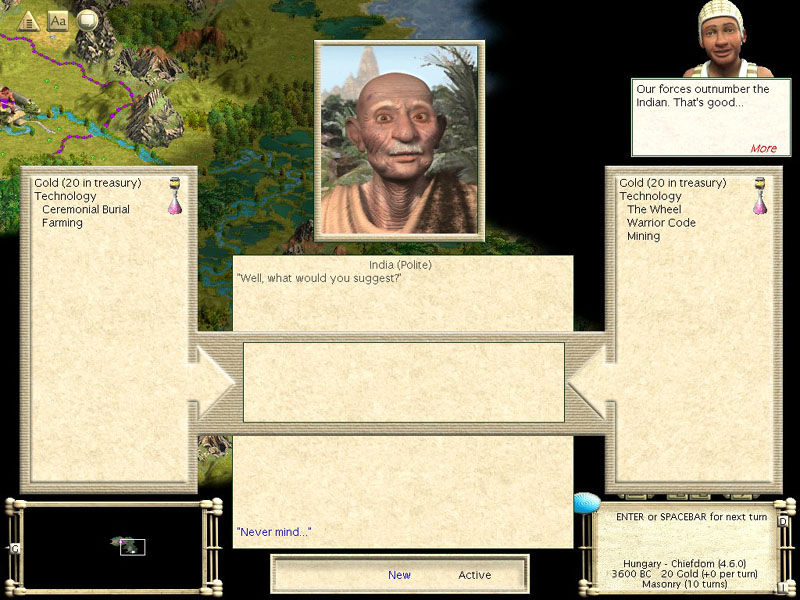Open the Civilopedia "Aa" icon
This screenshot has width=800, height=600.
point(58,20)
